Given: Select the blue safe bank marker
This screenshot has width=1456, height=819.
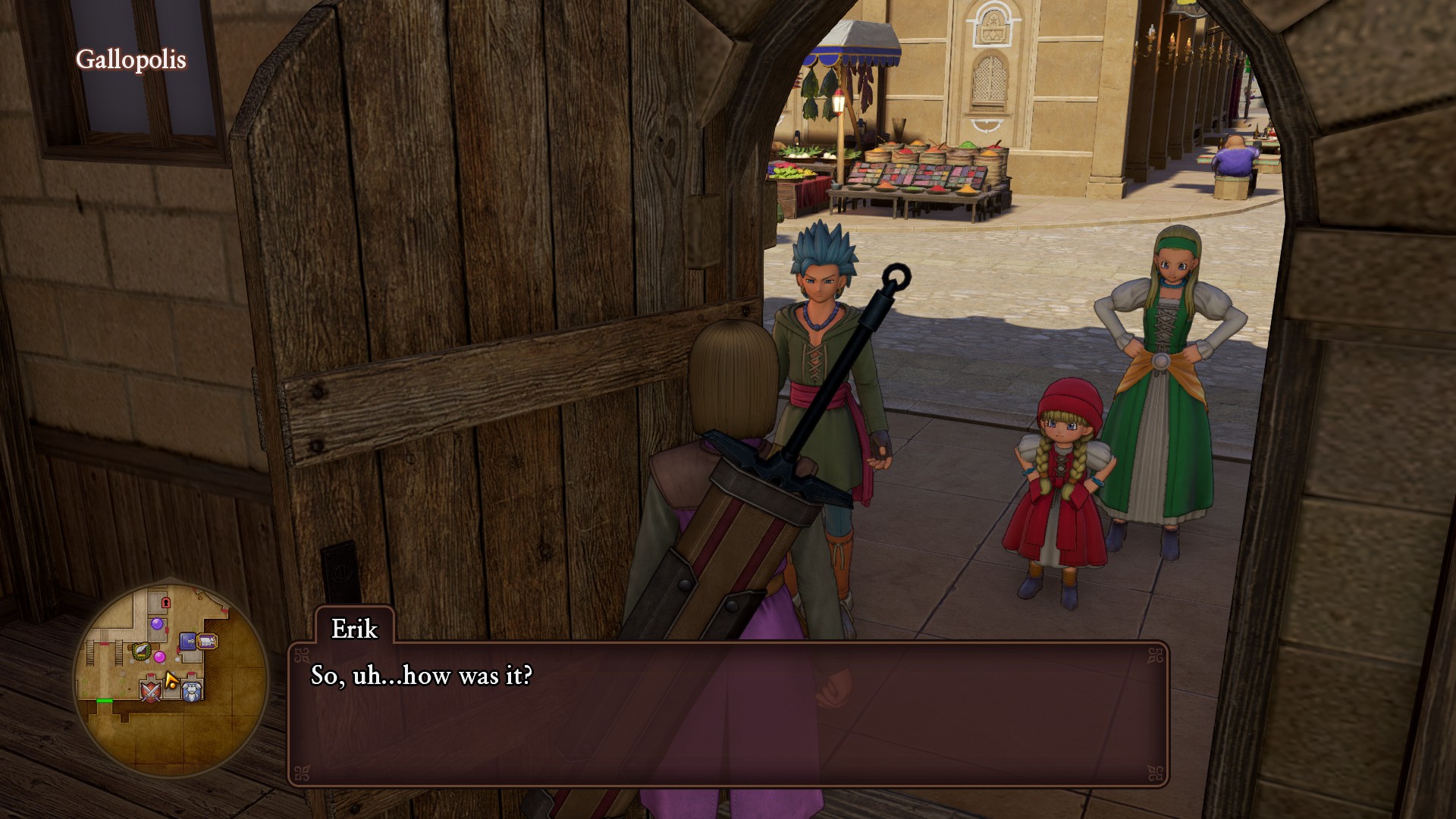Looking at the screenshot, I should (187, 642).
